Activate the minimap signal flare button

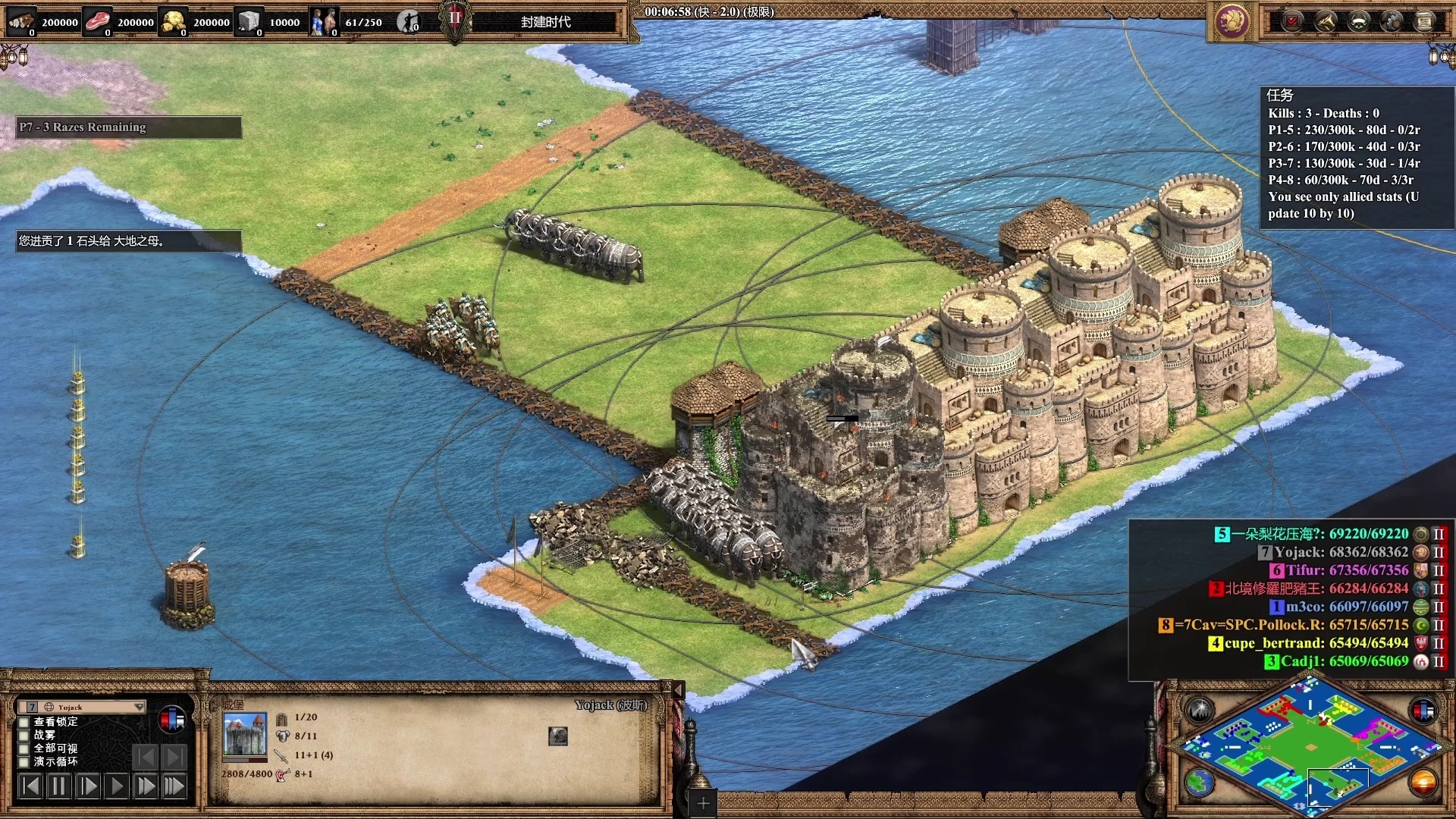[x=1200, y=710]
